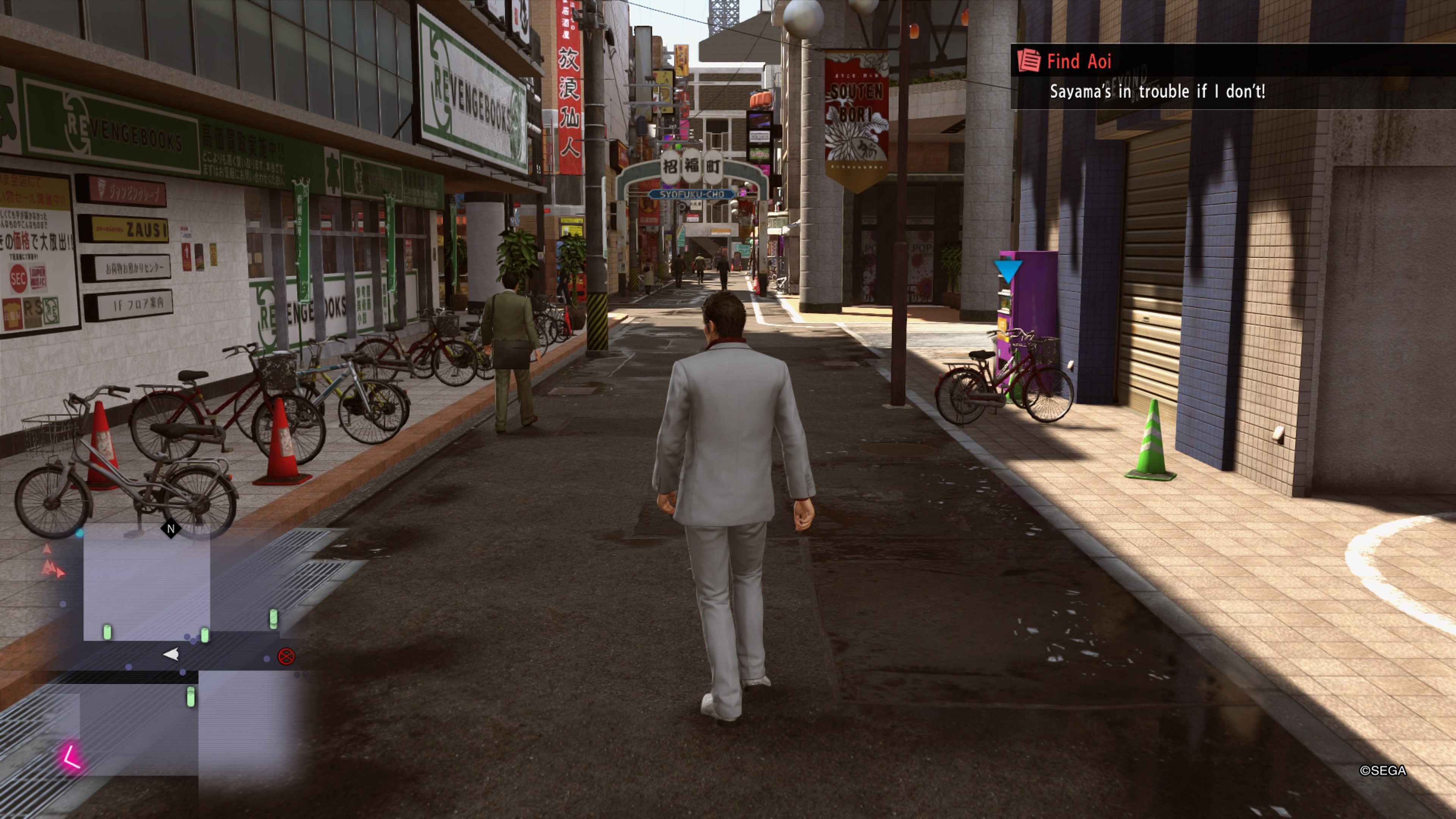The width and height of the screenshot is (1456, 819).
Task: Toggle the SEC badge sign on the left wall
Action: (x=19, y=279)
